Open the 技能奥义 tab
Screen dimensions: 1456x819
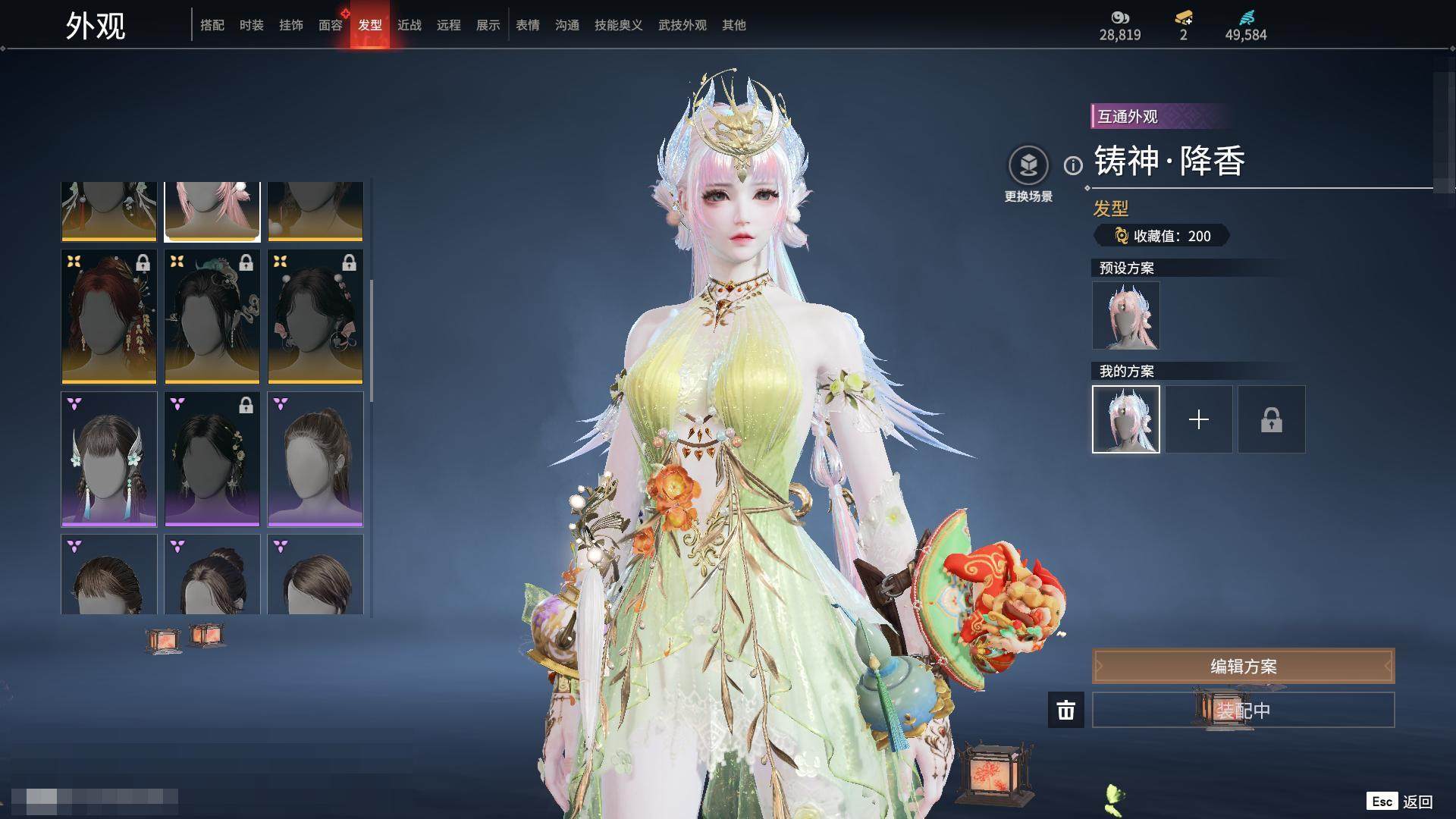pyautogui.click(x=619, y=25)
